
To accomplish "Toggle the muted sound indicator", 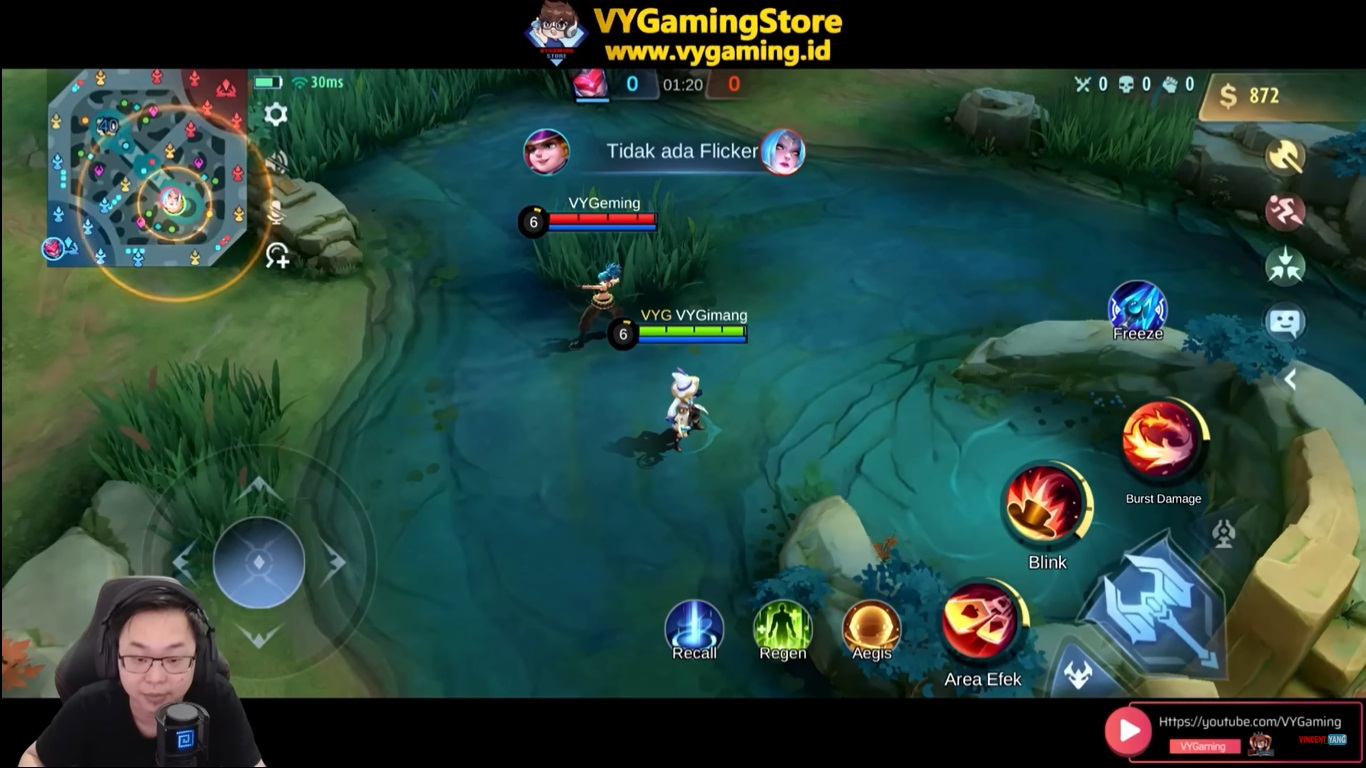I will pyautogui.click(x=277, y=162).
